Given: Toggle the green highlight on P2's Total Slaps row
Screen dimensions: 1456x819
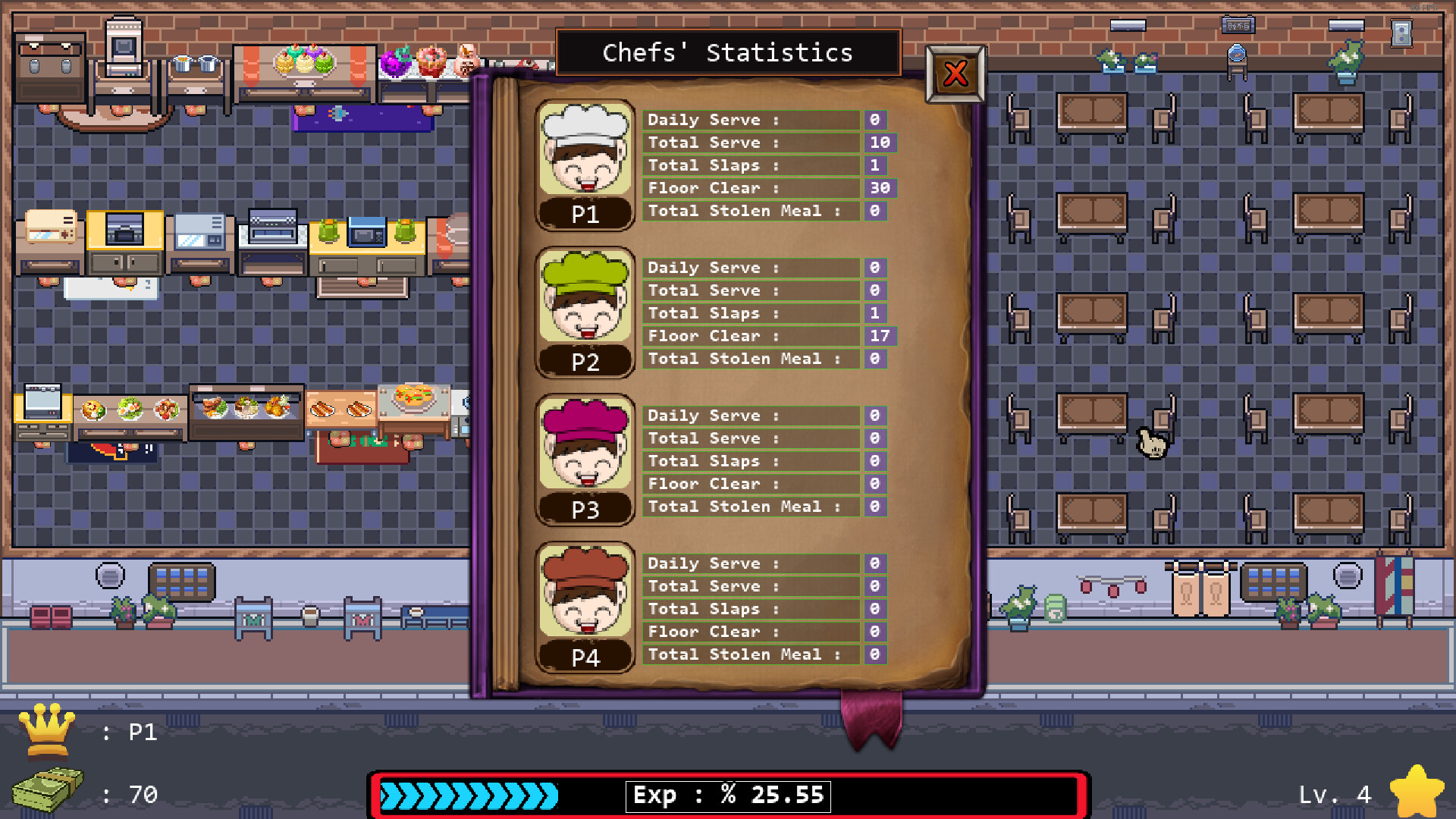Looking at the screenshot, I should coord(751,313).
